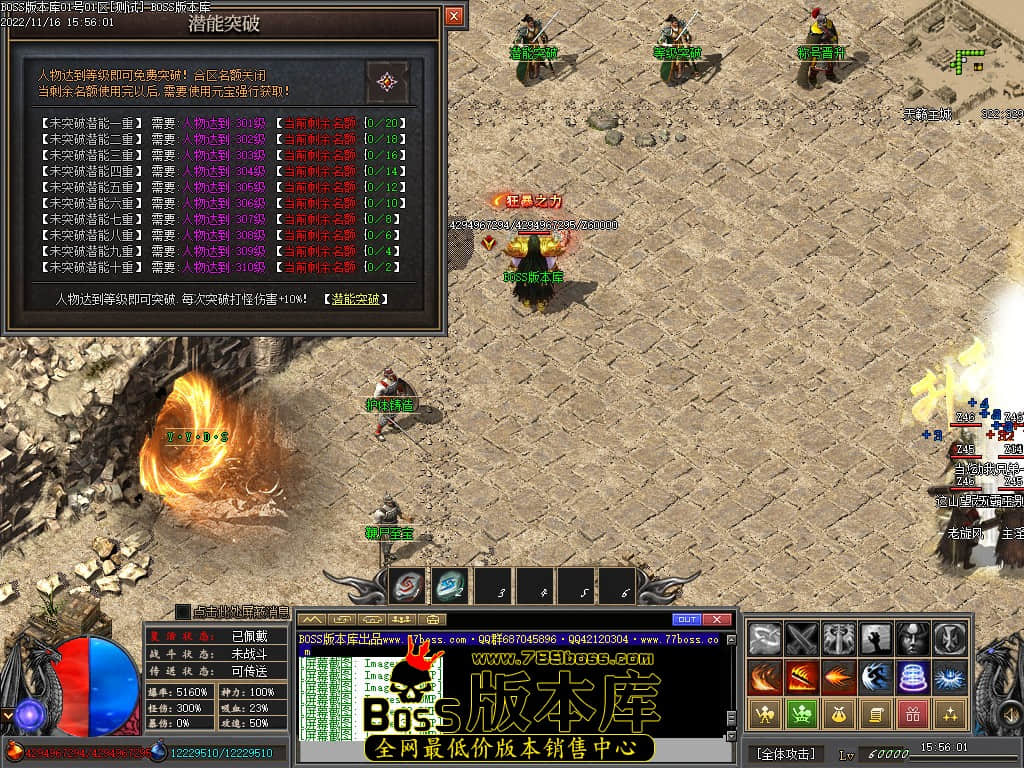This screenshot has width=1024, height=768.
Task: Click the gold sparkle stars icon
Action: tap(950, 714)
